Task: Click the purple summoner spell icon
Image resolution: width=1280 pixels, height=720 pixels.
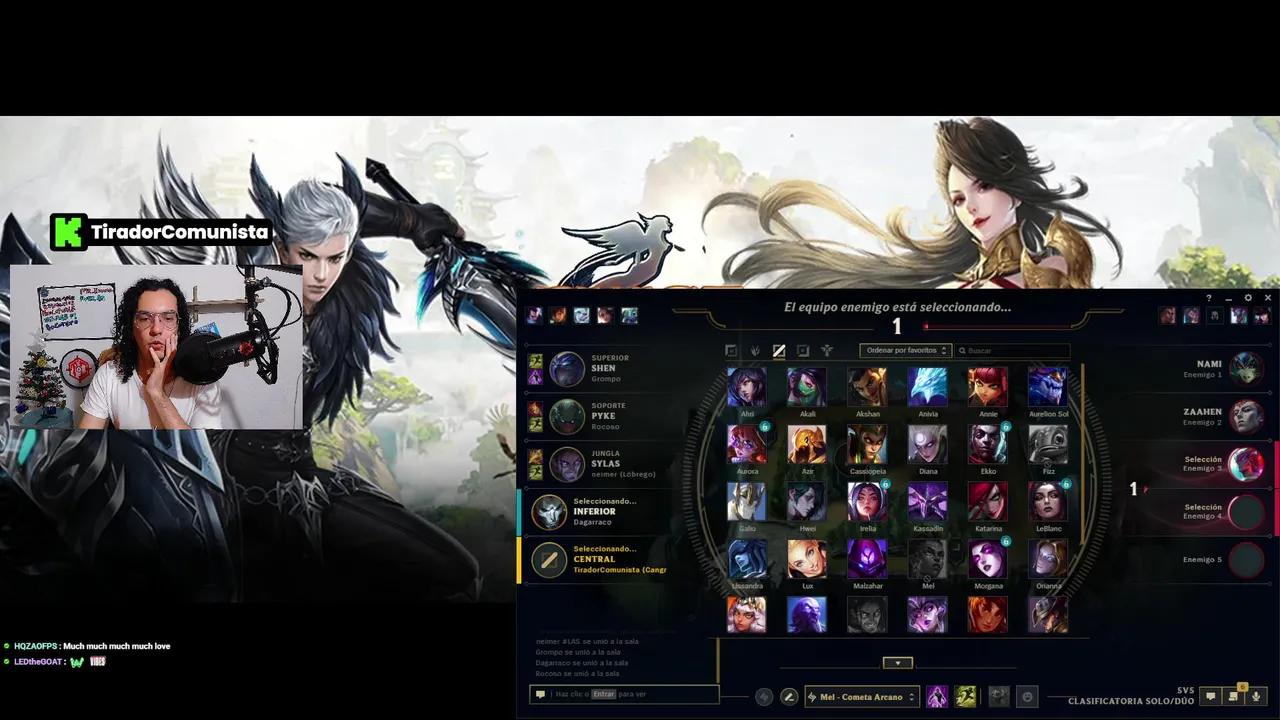Action: [x=936, y=696]
